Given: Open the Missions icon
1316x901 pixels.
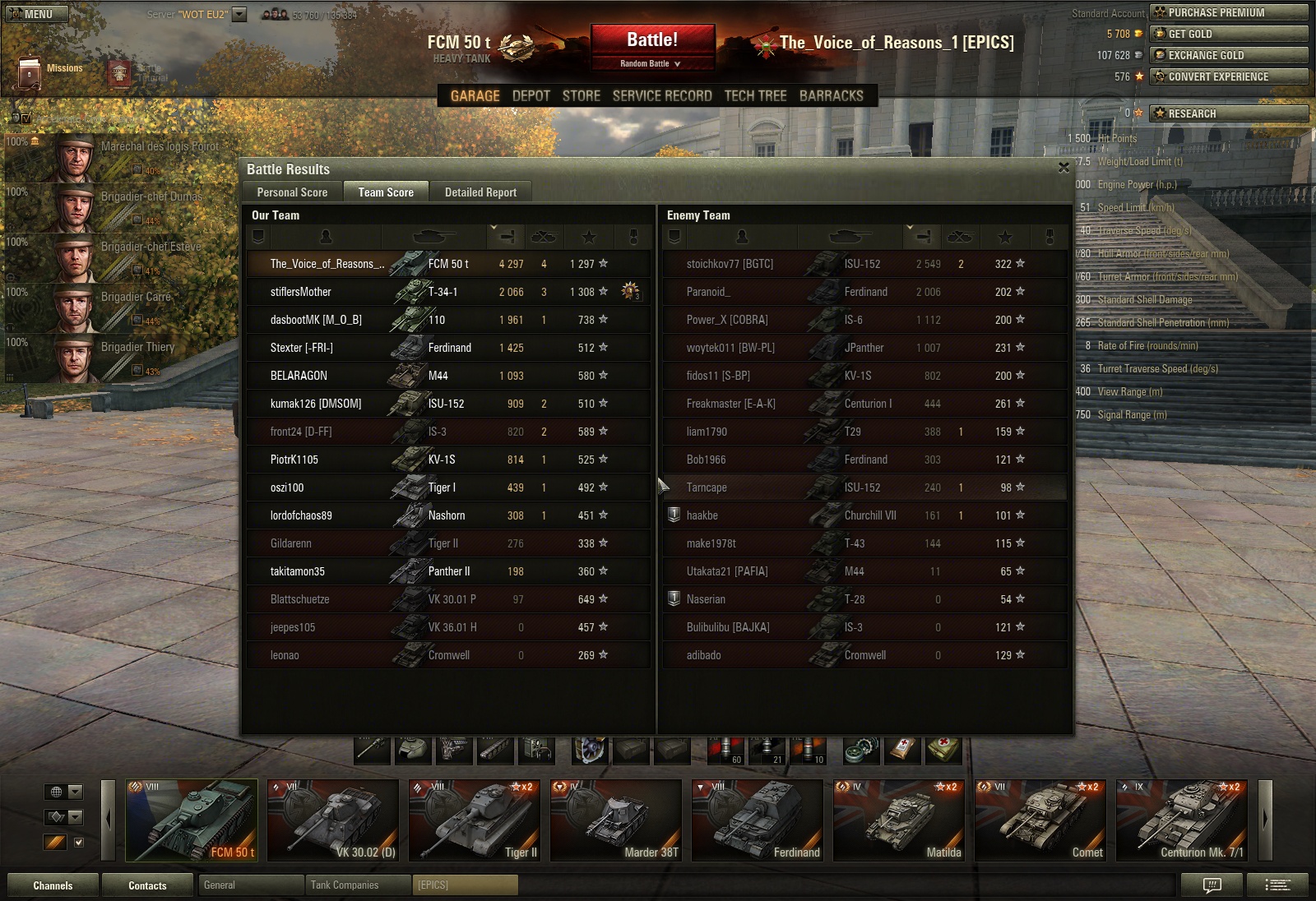Looking at the screenshot, I should click(30, 72).
